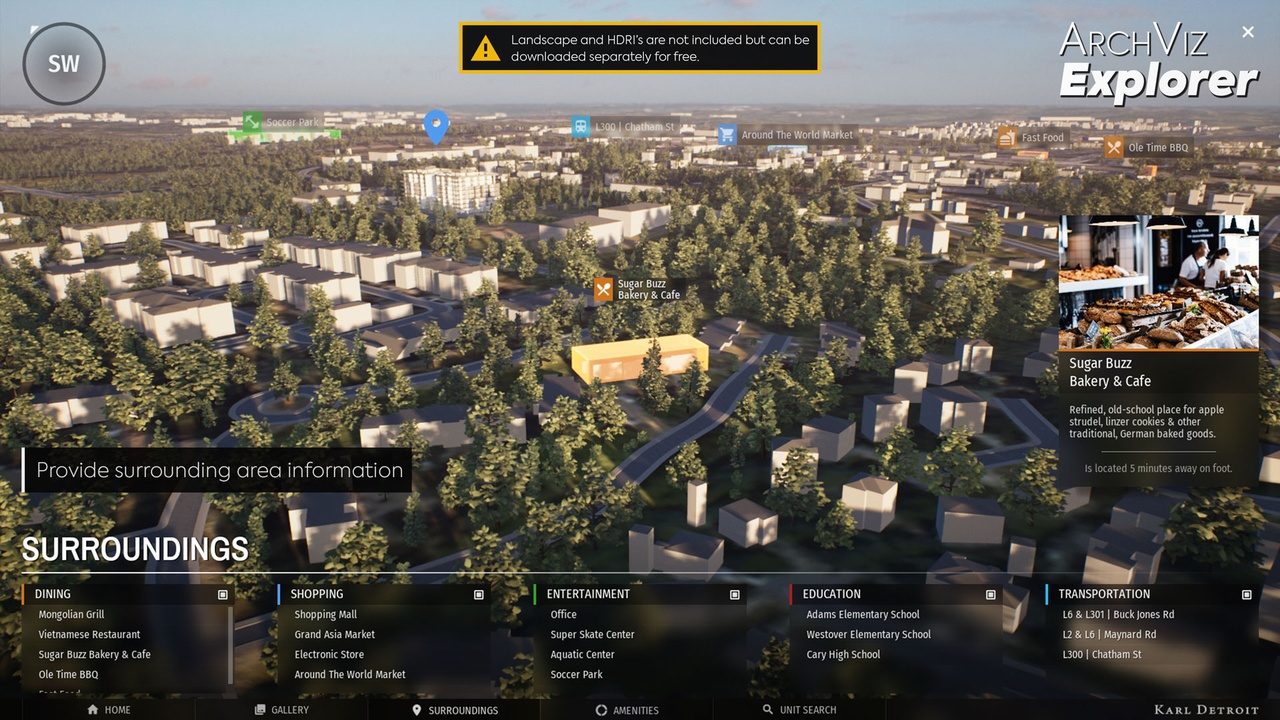
Task: Open the Home tab
Action: tap(109, 710)
